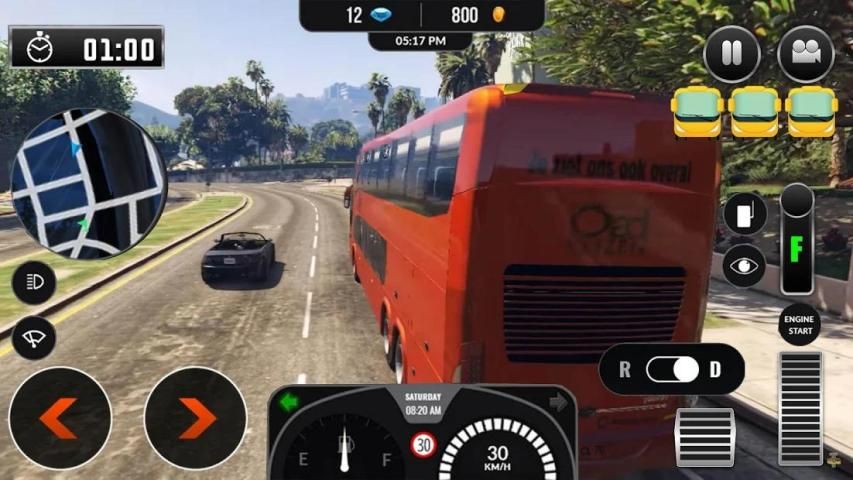Steer right with the right arrow
The height and width of the screenshot is (480, 853).
[196, 418]
